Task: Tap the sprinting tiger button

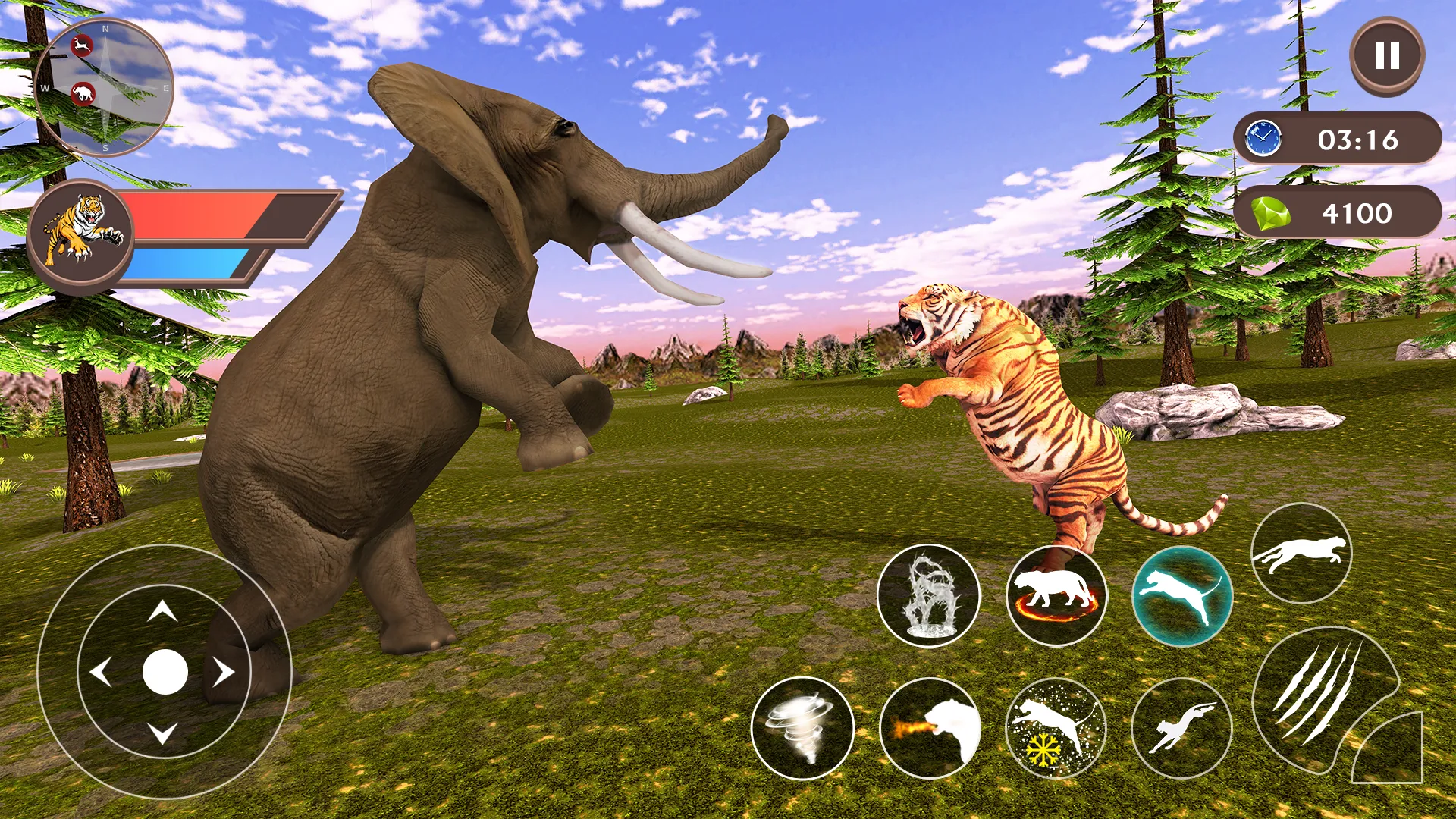Action: [x=1301, y=554]
